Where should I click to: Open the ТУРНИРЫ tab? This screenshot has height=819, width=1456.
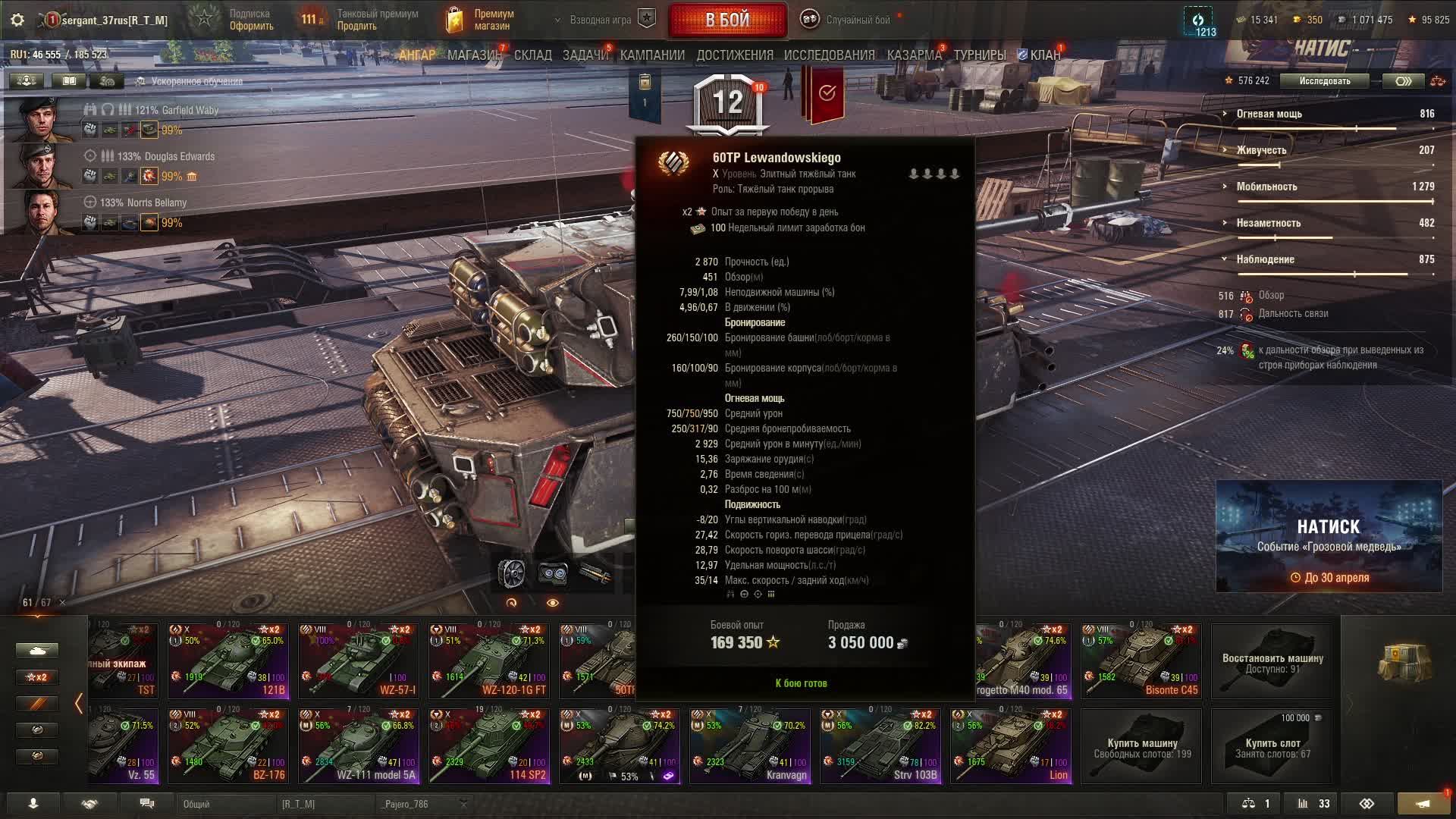(x=980, y=55)
